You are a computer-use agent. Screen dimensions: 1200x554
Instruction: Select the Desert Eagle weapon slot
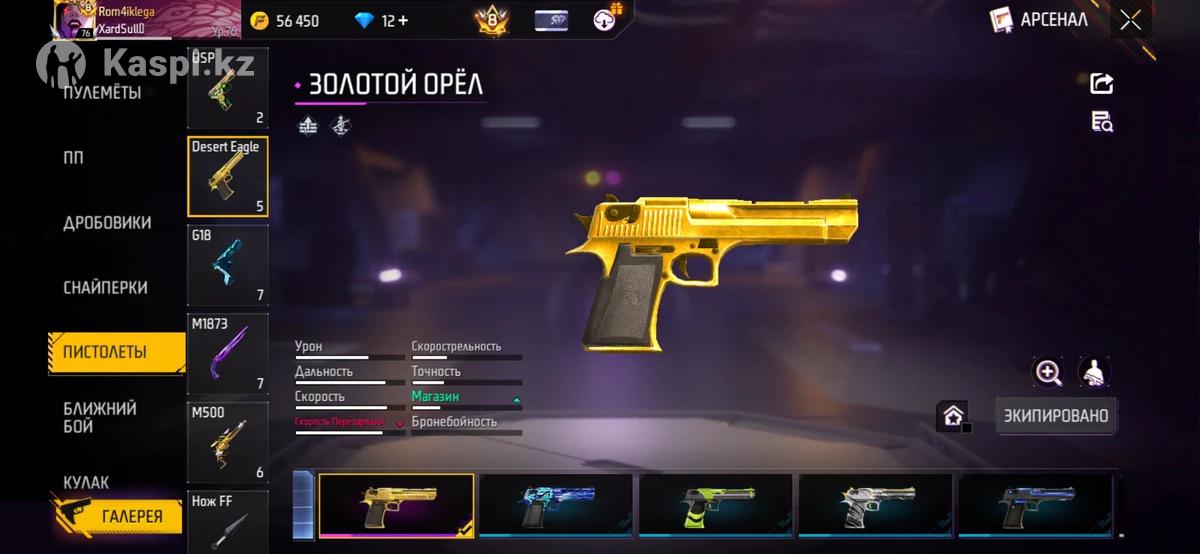coord(227,177)
